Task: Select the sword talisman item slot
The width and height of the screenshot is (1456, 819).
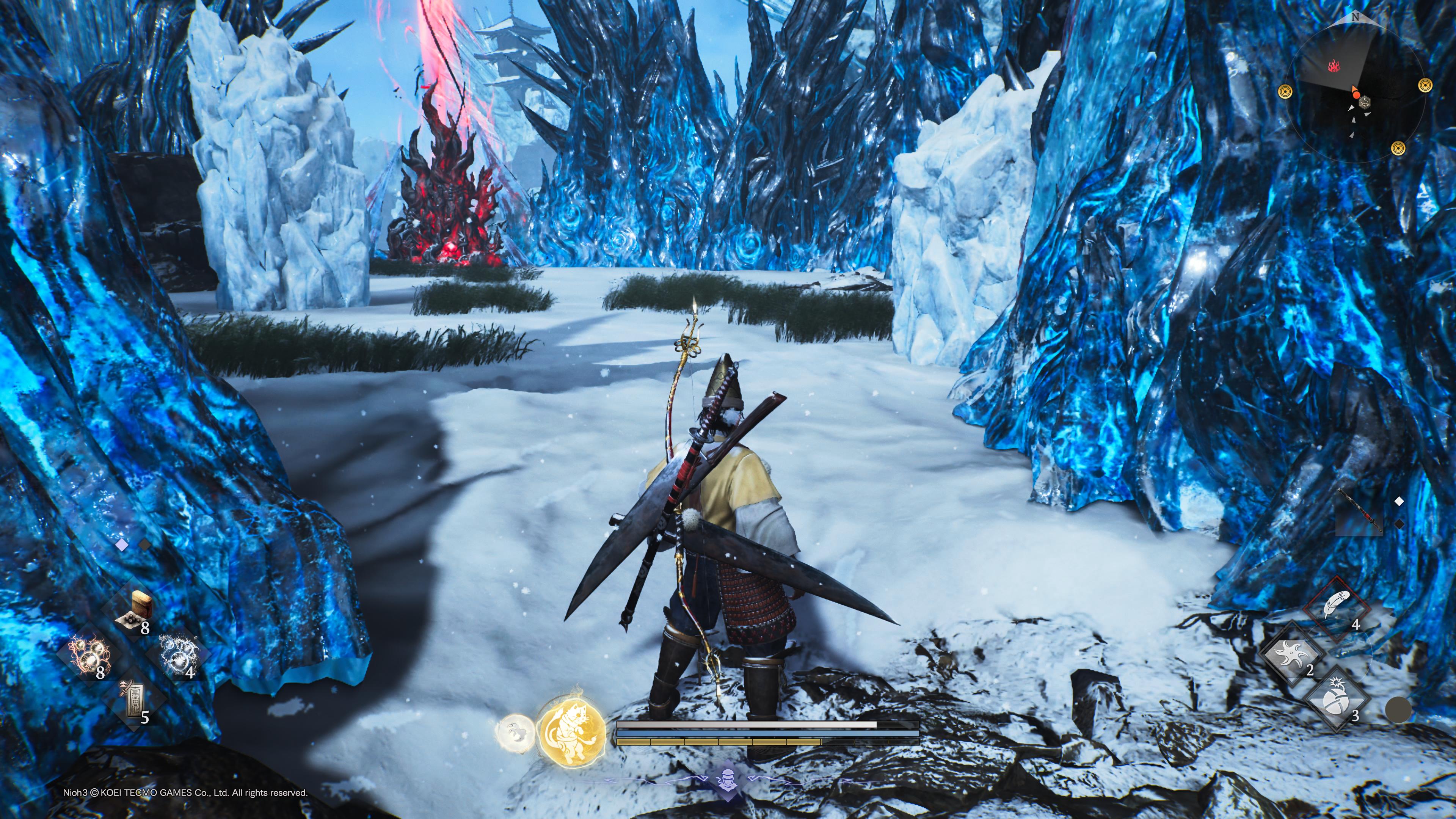Action: (x=134, y=701)
